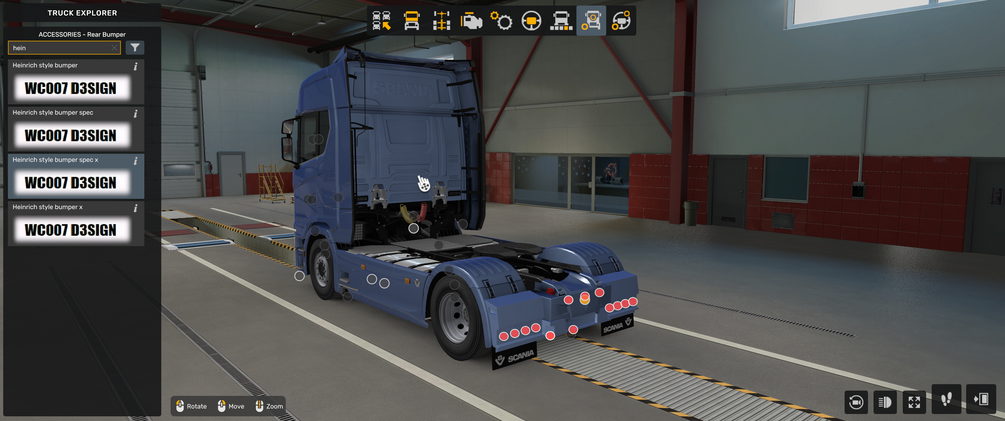Viewport: 1005px width, 421px height.
Task: Select the steering wheel interior category
Action: click(531, 21)
